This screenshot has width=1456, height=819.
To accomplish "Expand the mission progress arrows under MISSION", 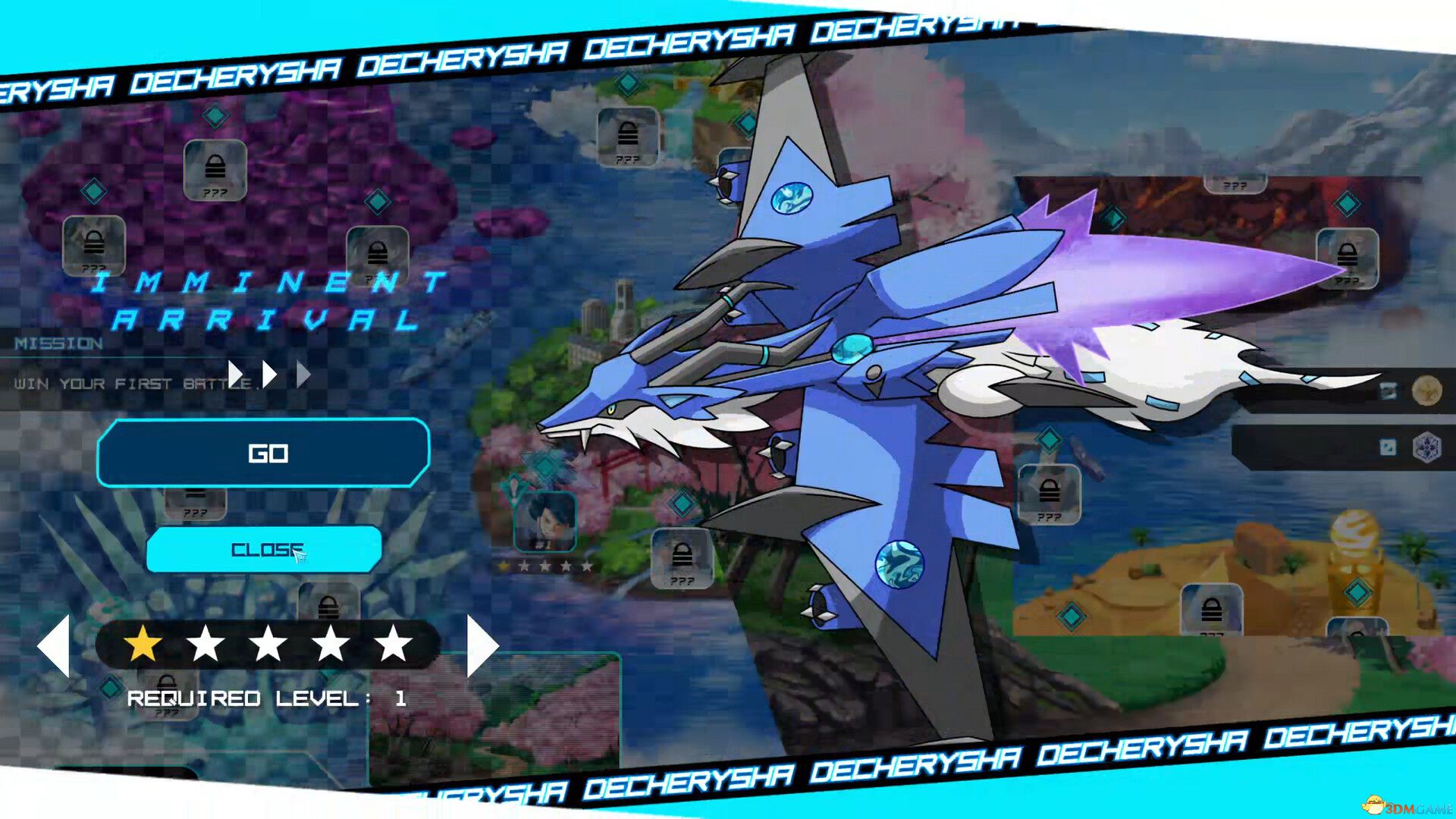I will pyautogui.click(x=268, y=372).
